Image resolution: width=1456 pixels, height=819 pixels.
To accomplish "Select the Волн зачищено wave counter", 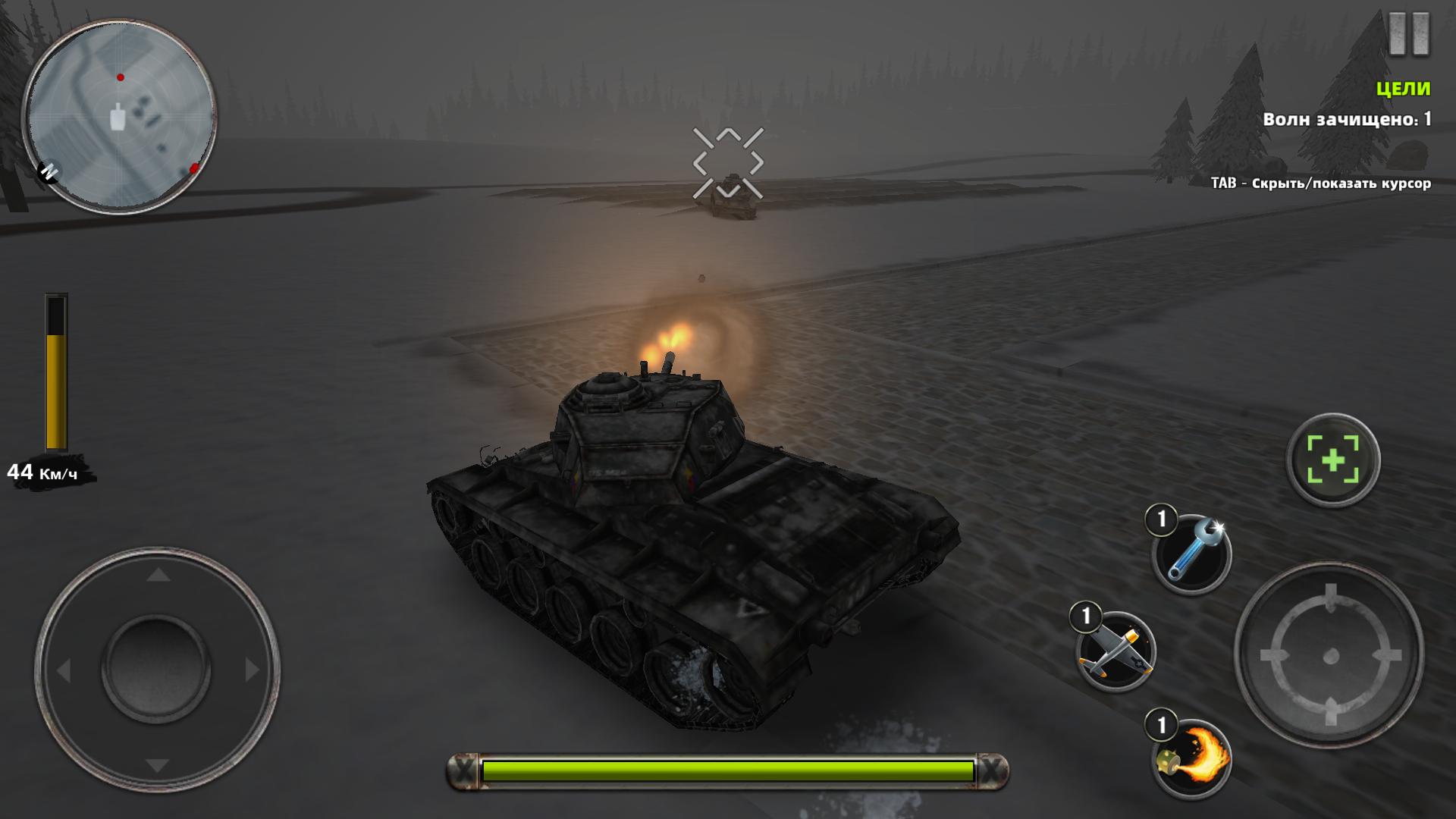I will click(x=1347, y=119).
